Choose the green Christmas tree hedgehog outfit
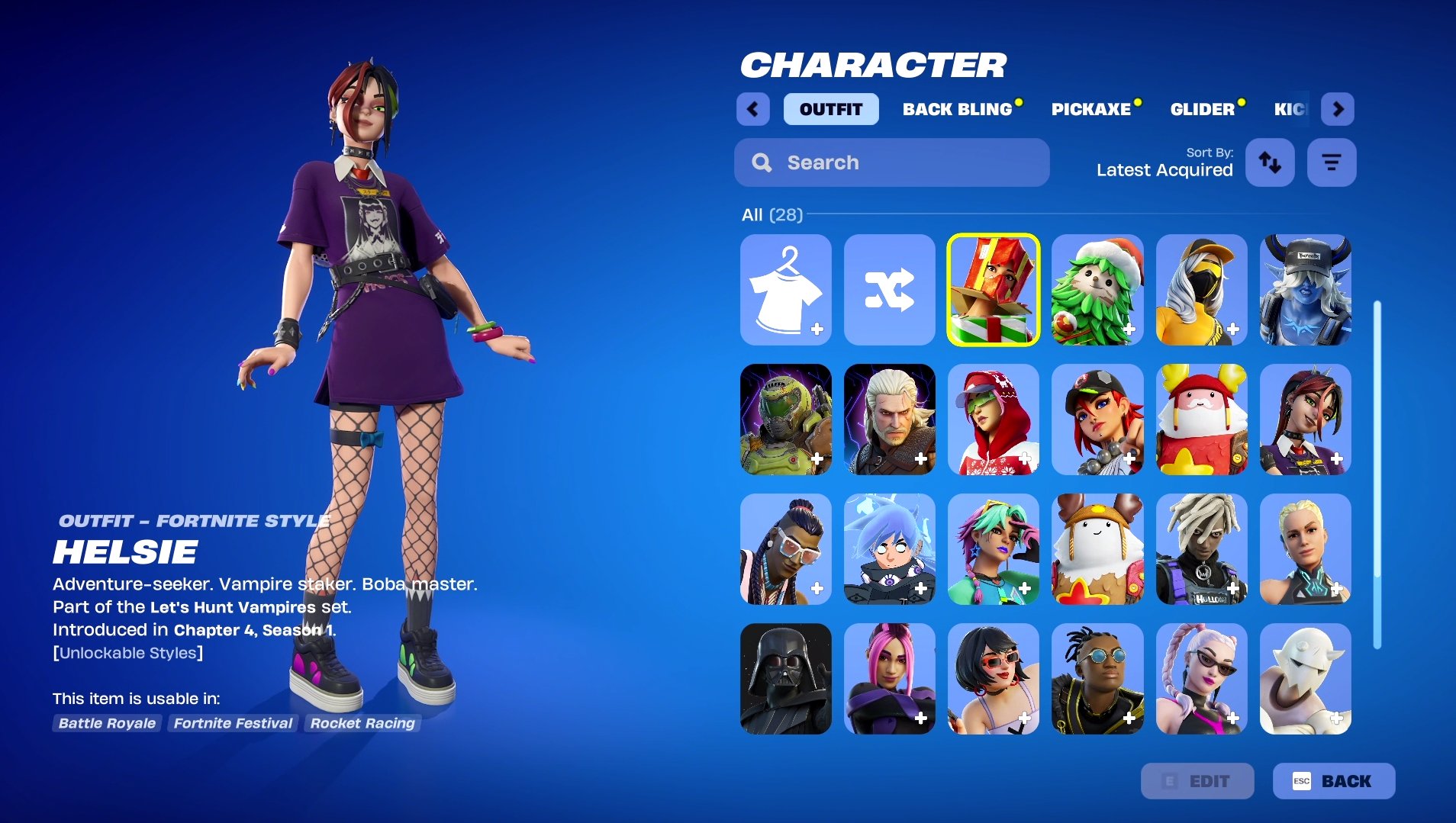Screen dimensions: 1456x823 (x=1097, y=290)
